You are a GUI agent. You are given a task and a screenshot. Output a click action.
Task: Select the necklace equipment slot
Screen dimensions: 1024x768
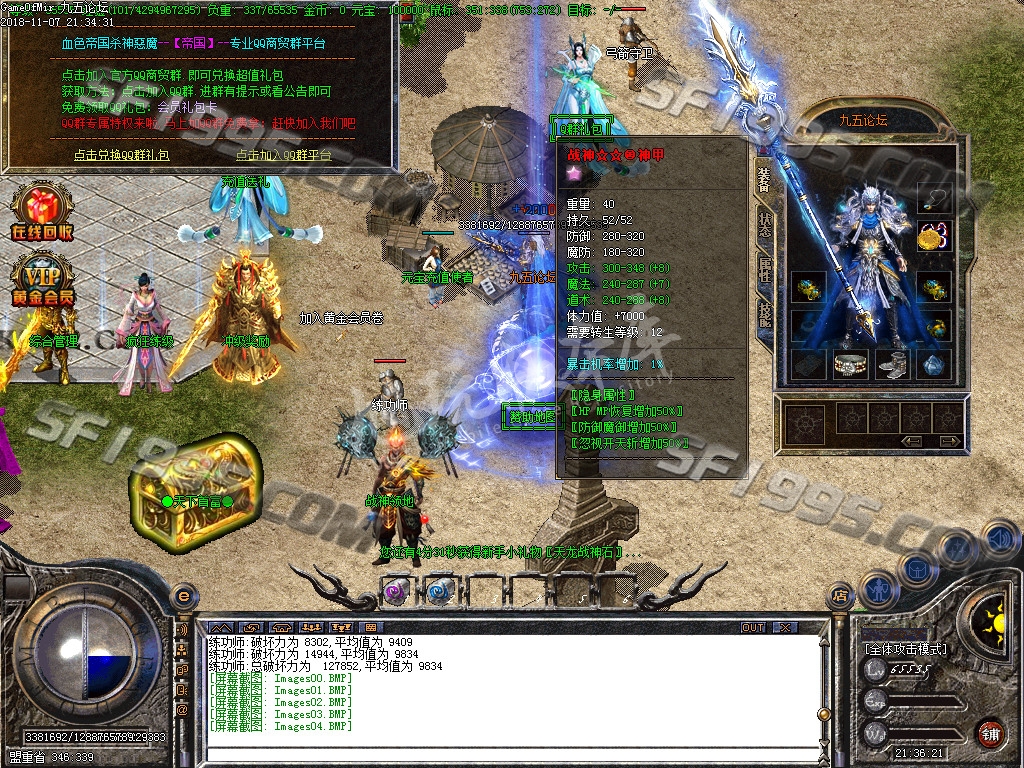(x=934, y=198)
